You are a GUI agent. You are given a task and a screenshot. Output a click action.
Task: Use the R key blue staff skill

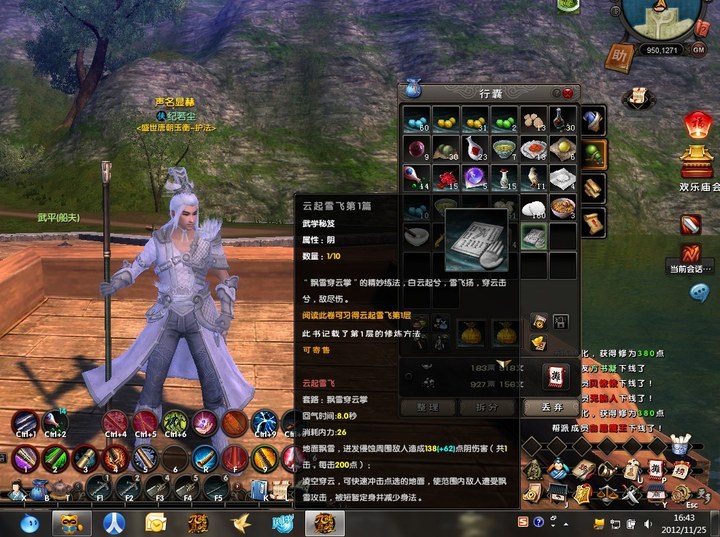(x=205, y=459)
